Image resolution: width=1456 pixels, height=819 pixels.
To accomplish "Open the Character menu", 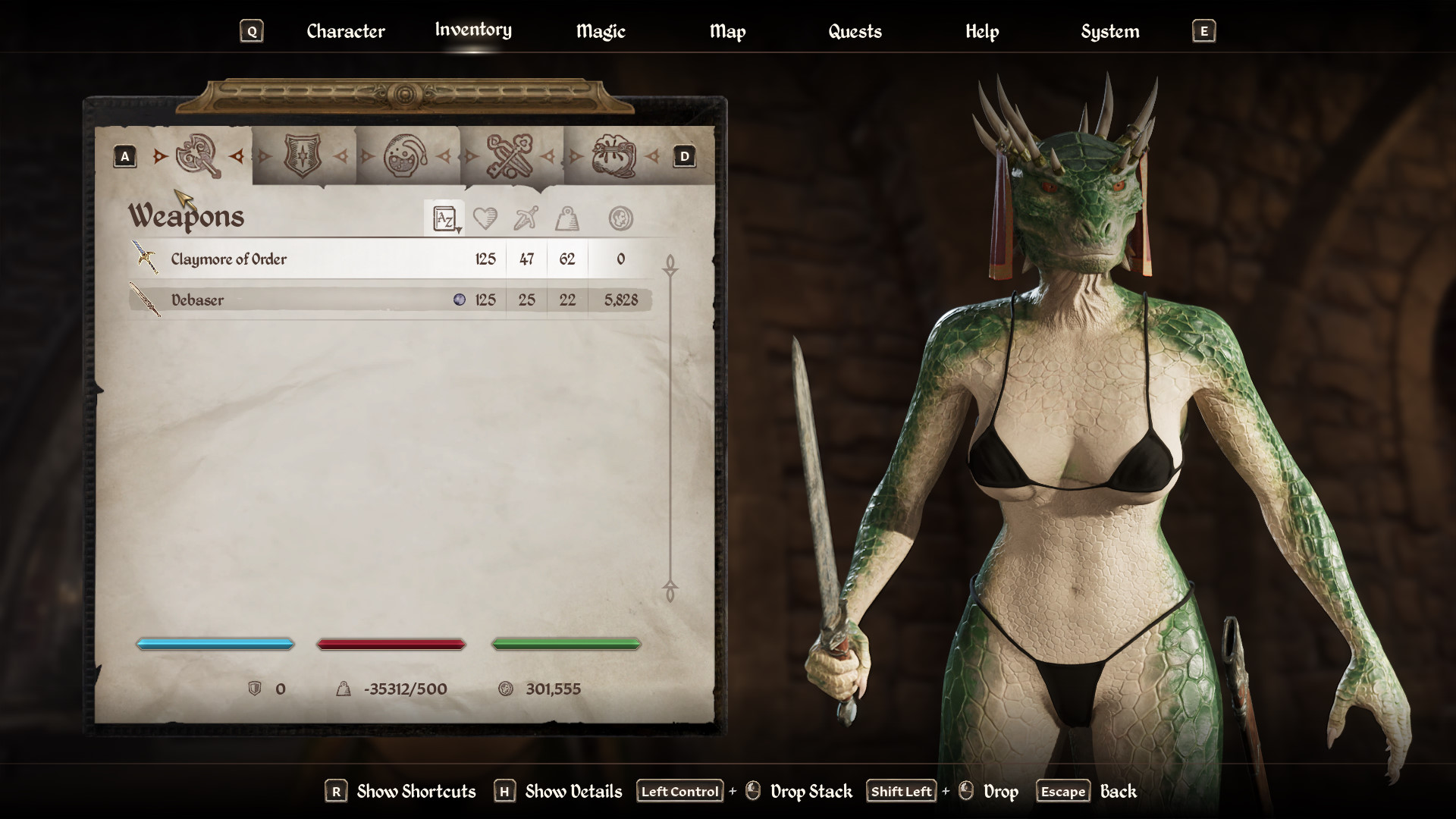I will 346,31.
